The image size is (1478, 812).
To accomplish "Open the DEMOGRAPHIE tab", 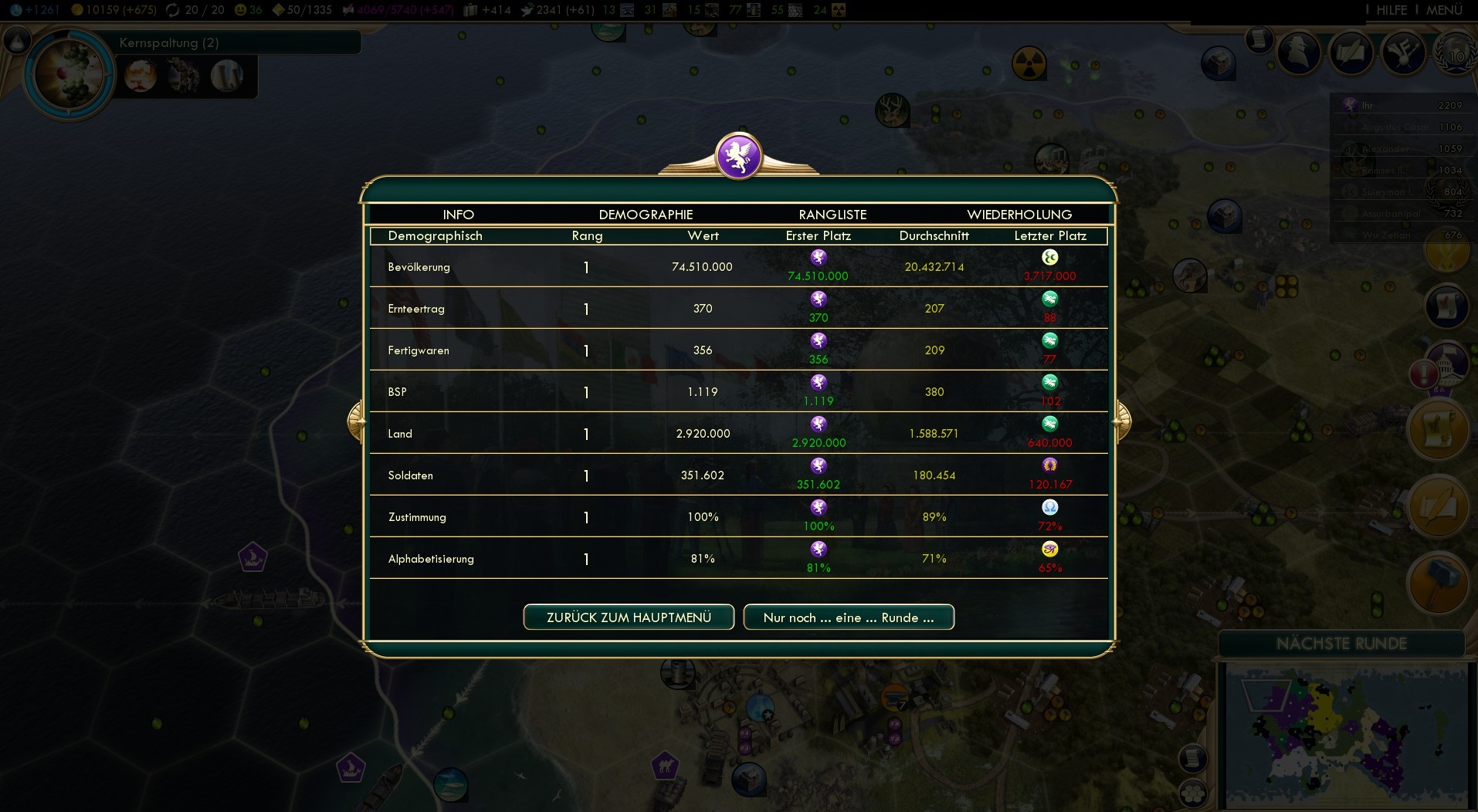I will tap(646, 215).
